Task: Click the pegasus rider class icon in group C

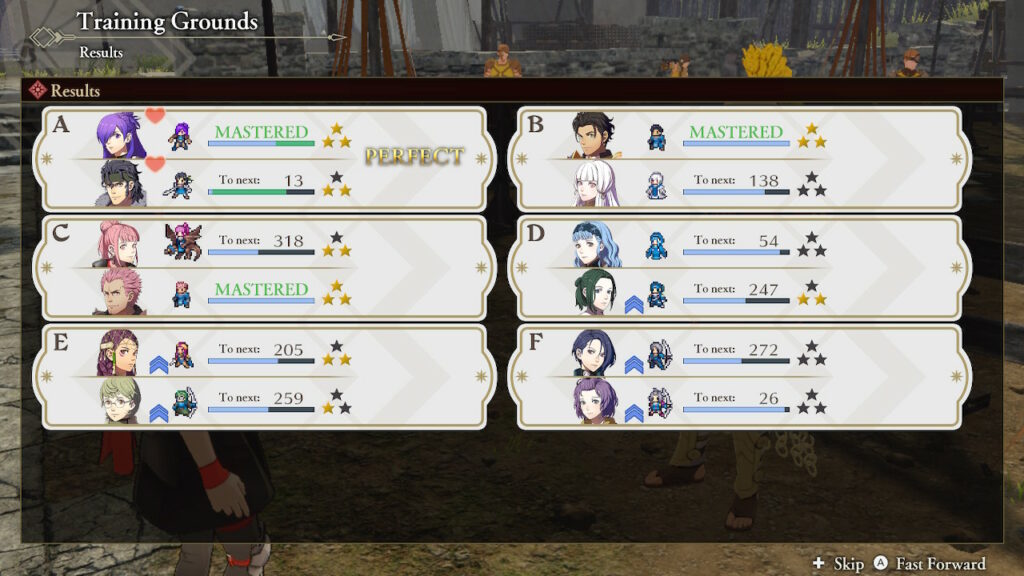Action: coord(183,244)
